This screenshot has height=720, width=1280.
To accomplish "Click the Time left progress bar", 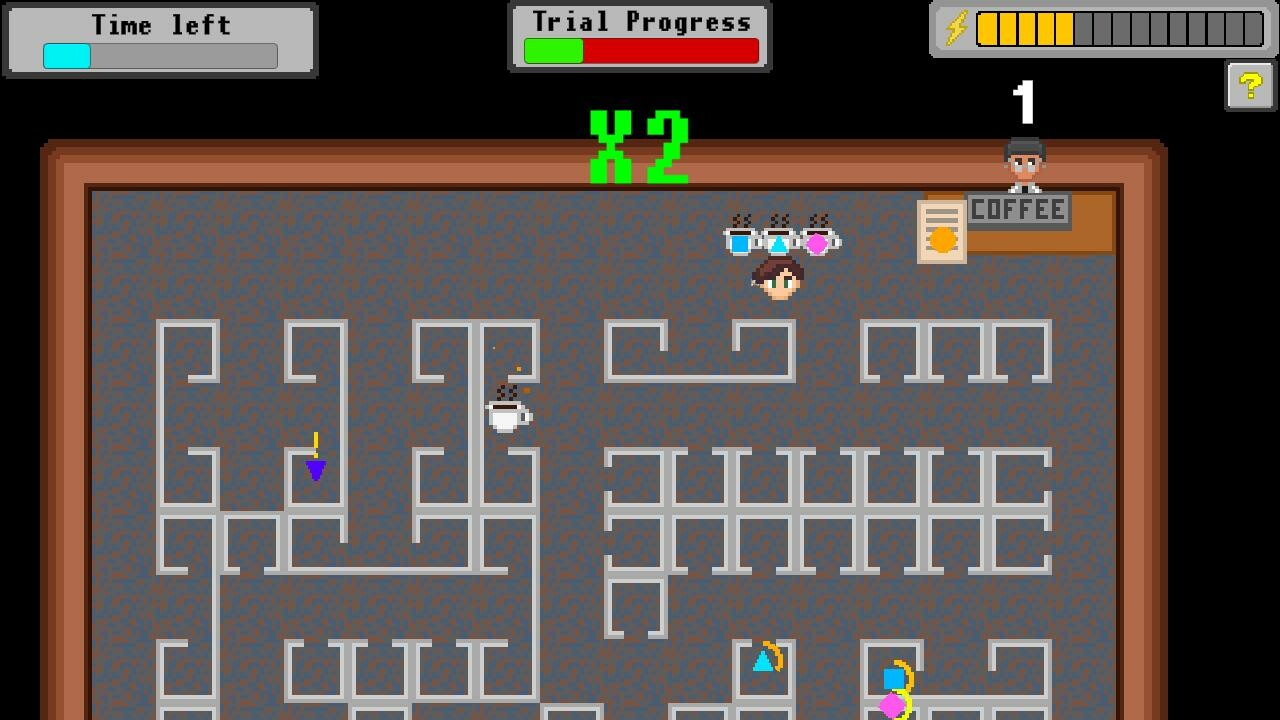I will click(x=159, y=55).
